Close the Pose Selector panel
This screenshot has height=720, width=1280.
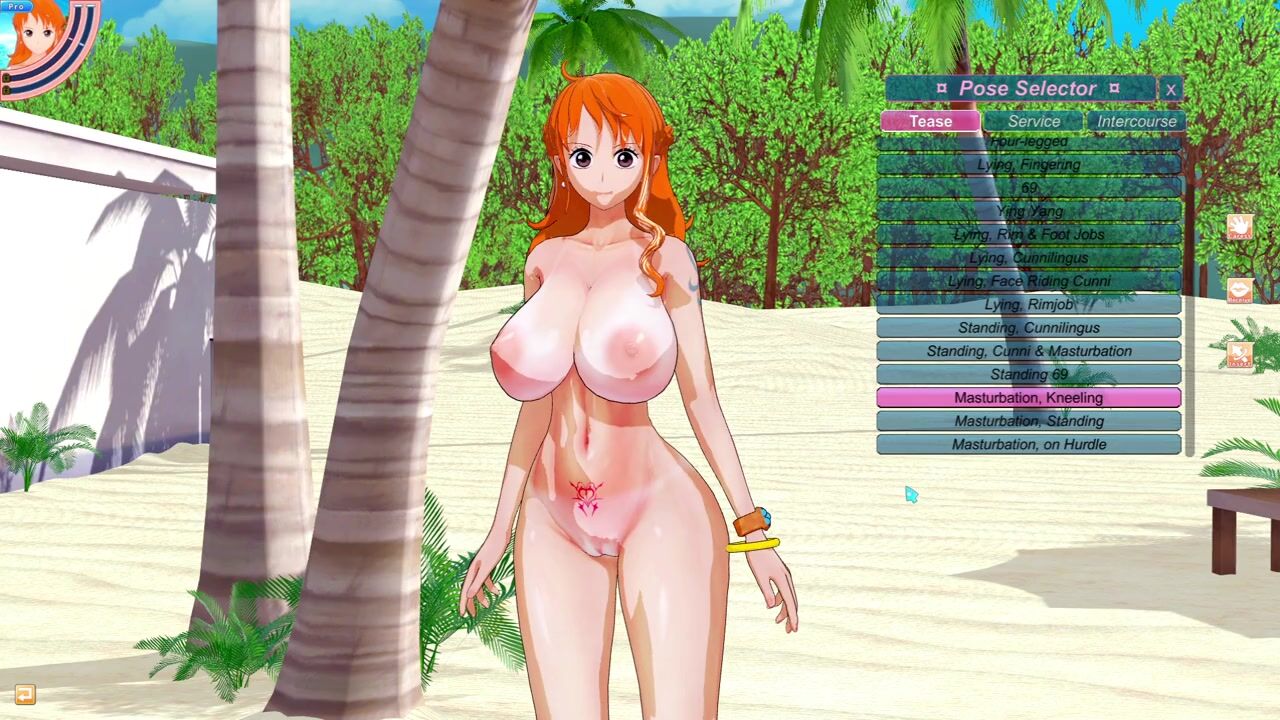coord(1171,89)
